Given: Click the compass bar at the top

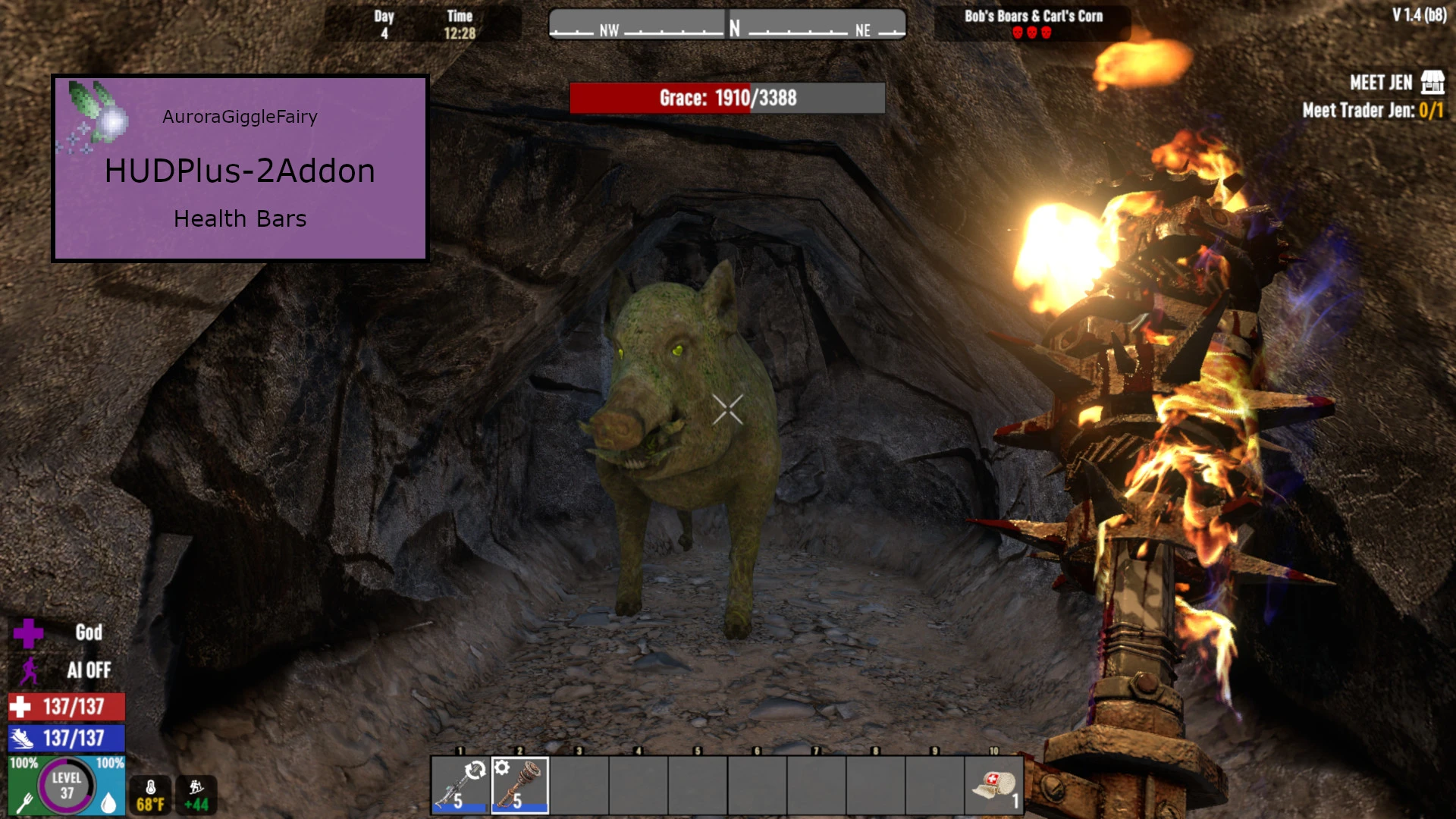Looking at the screenshot, I should tap(727, 25).
